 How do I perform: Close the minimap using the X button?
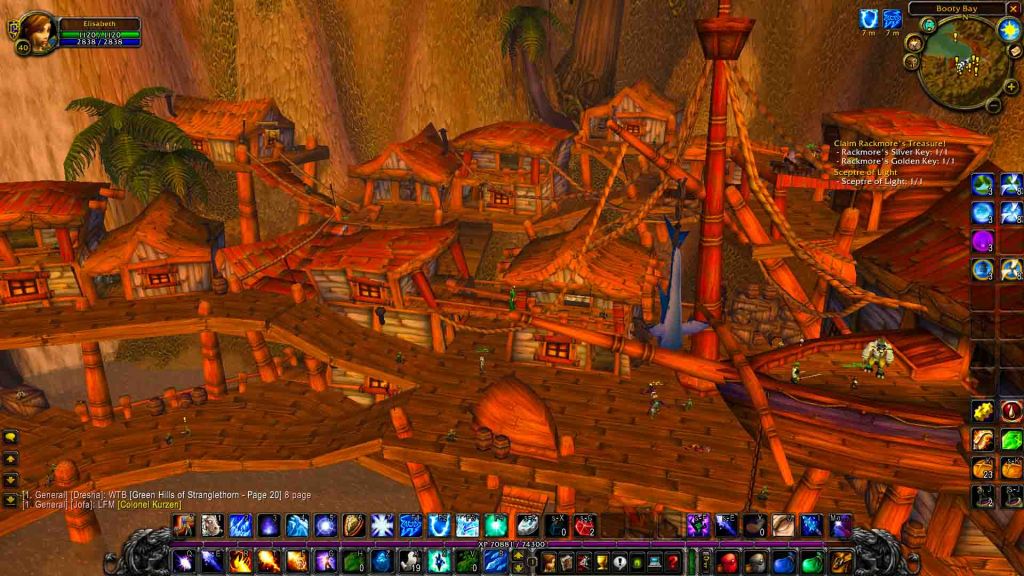click(1014, 8)
